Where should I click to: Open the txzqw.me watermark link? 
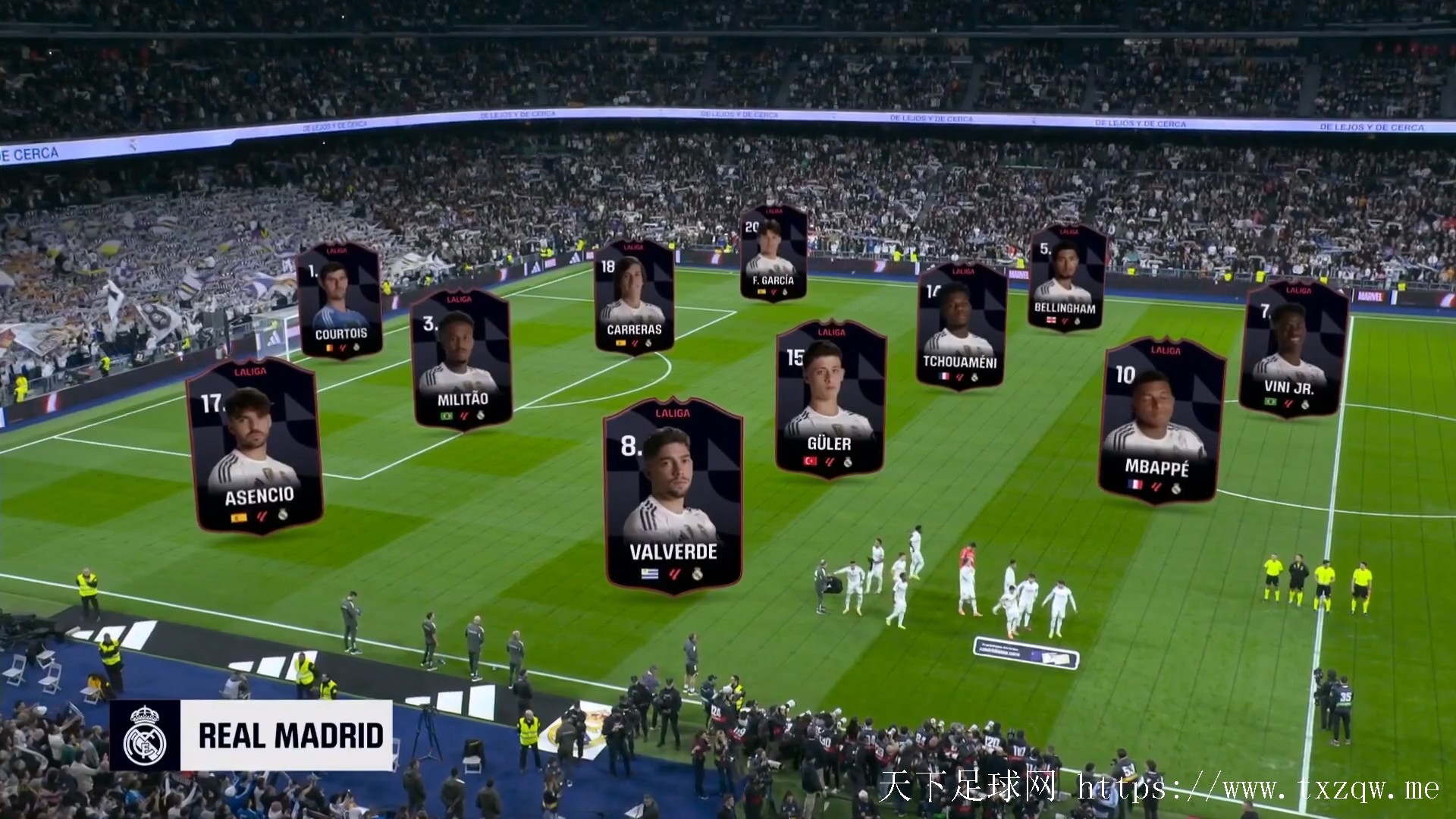pyautogui.click(x=1259, y=789)
